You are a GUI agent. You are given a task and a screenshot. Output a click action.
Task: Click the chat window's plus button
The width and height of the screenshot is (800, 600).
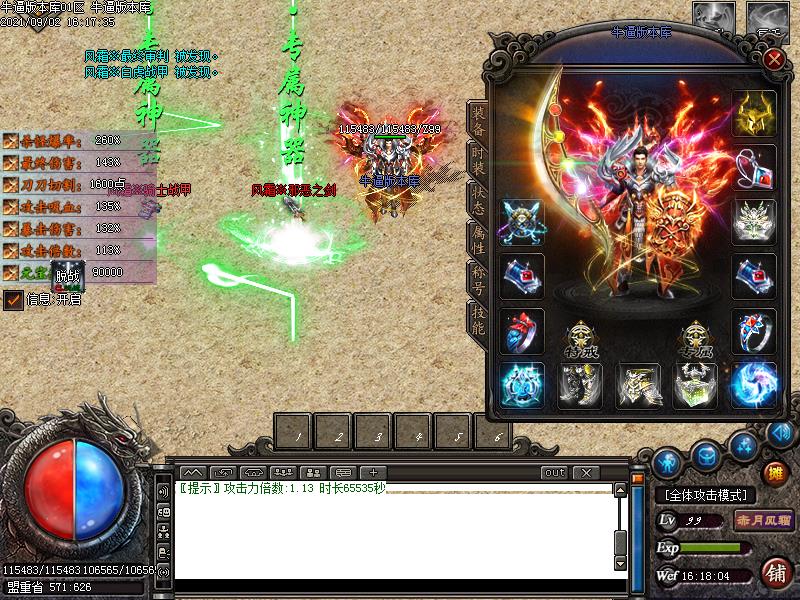[373, 472]
